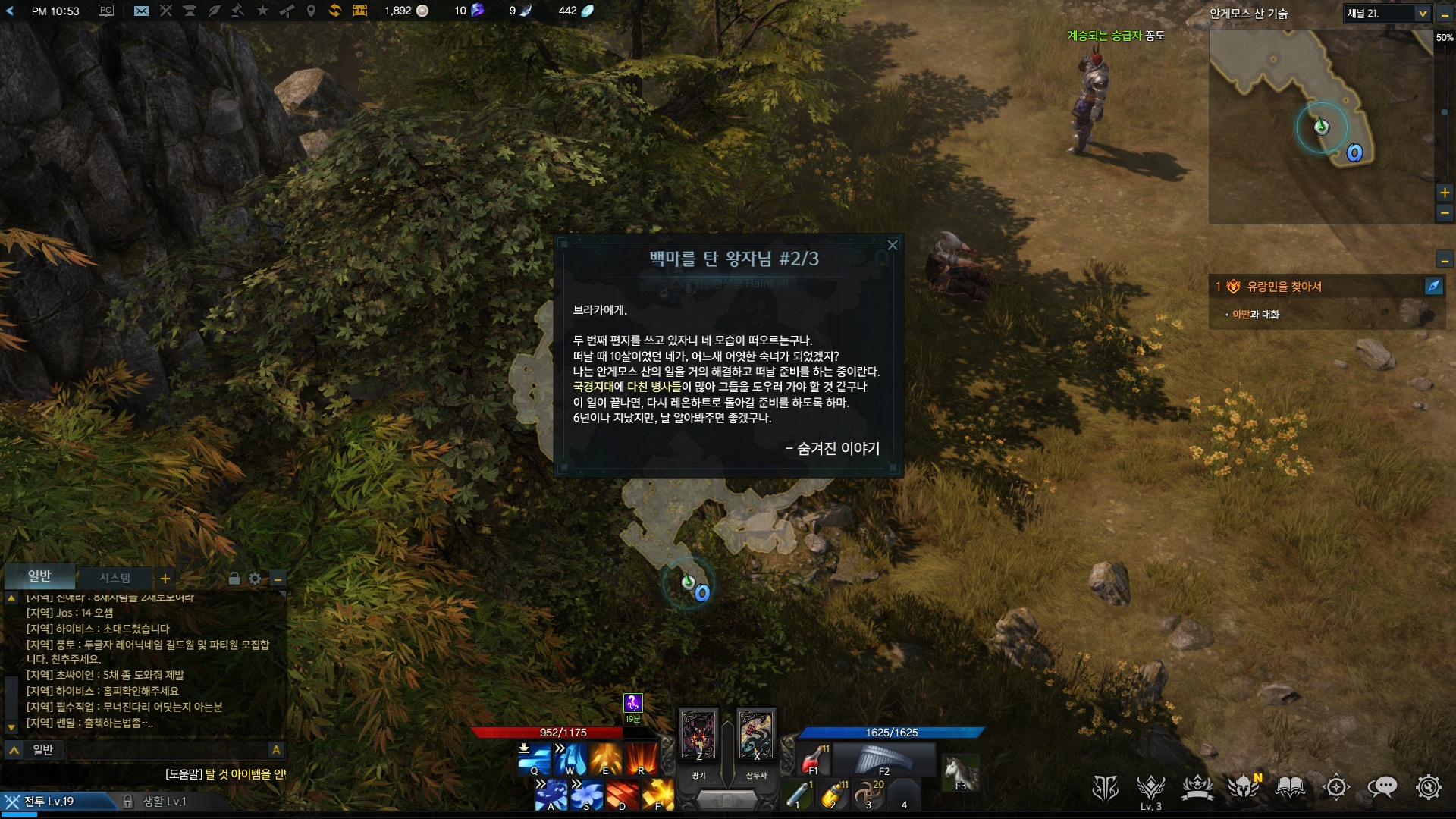Select the 삼두사 card on X
Screen dimensions: 1456x819
(756, 735)
